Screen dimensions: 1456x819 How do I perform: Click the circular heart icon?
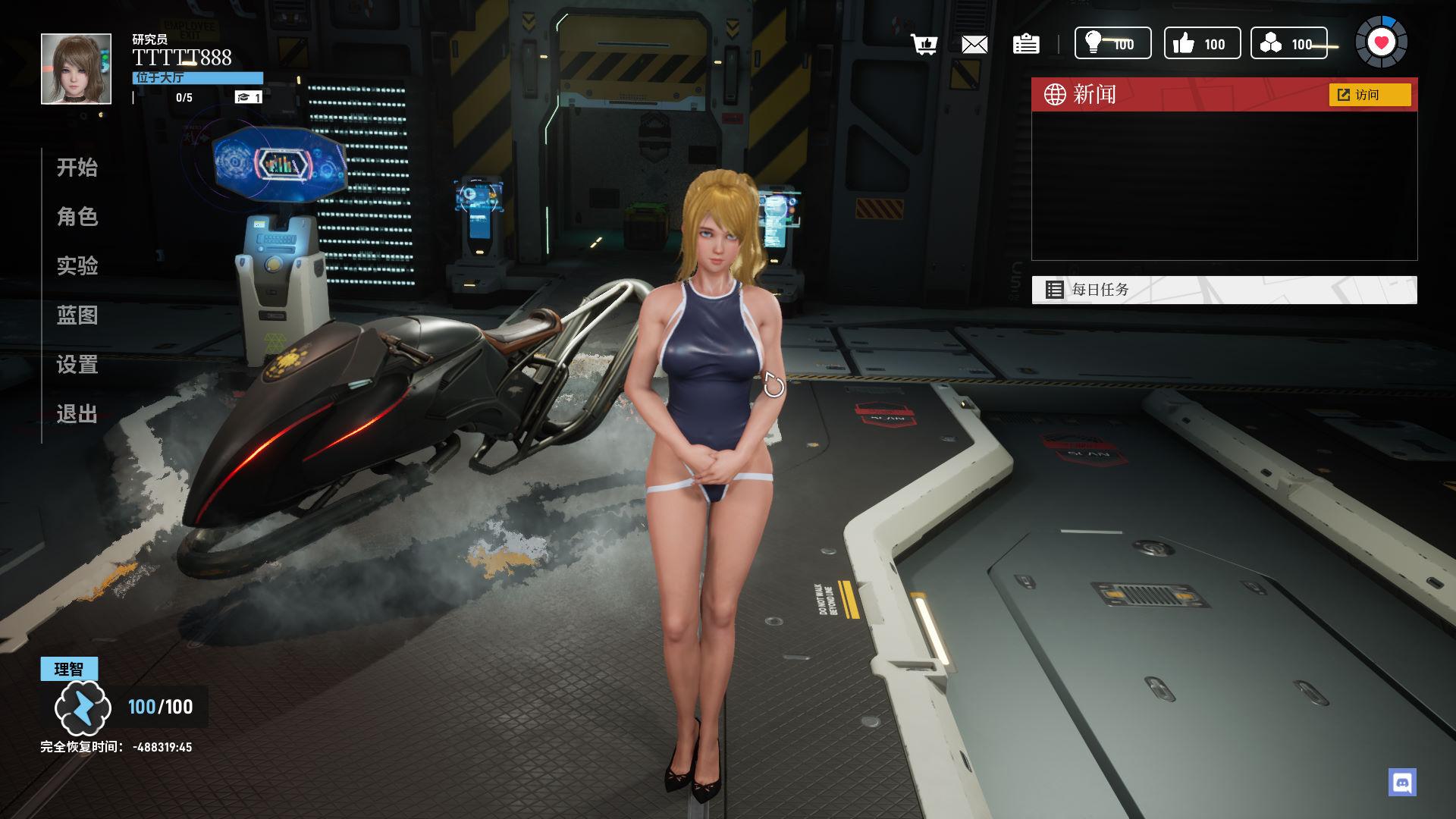1381,42
